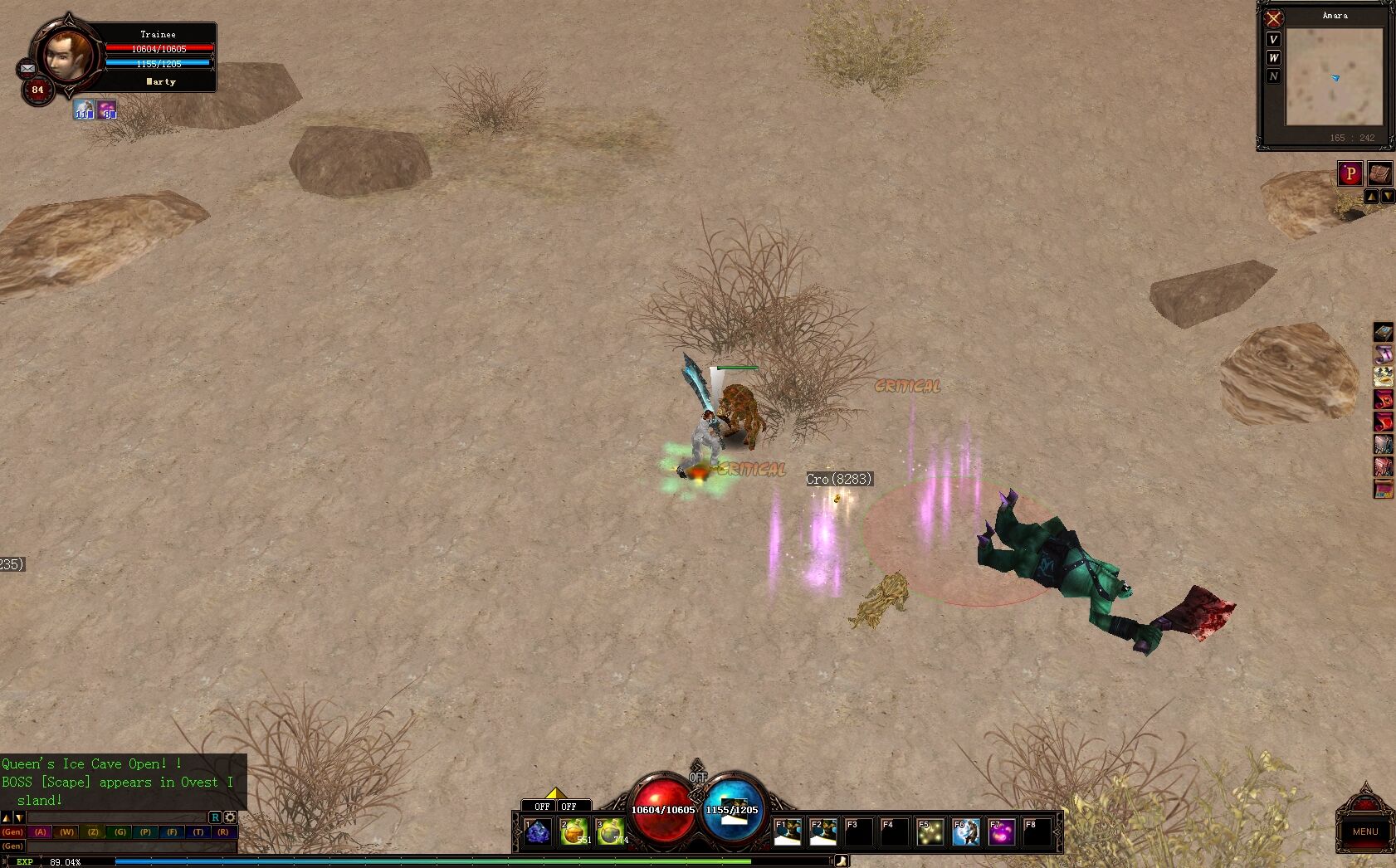Activate the F7 purple orb skill
The width and height of the screenshot is (1396, 868).
coord(1002,831)
